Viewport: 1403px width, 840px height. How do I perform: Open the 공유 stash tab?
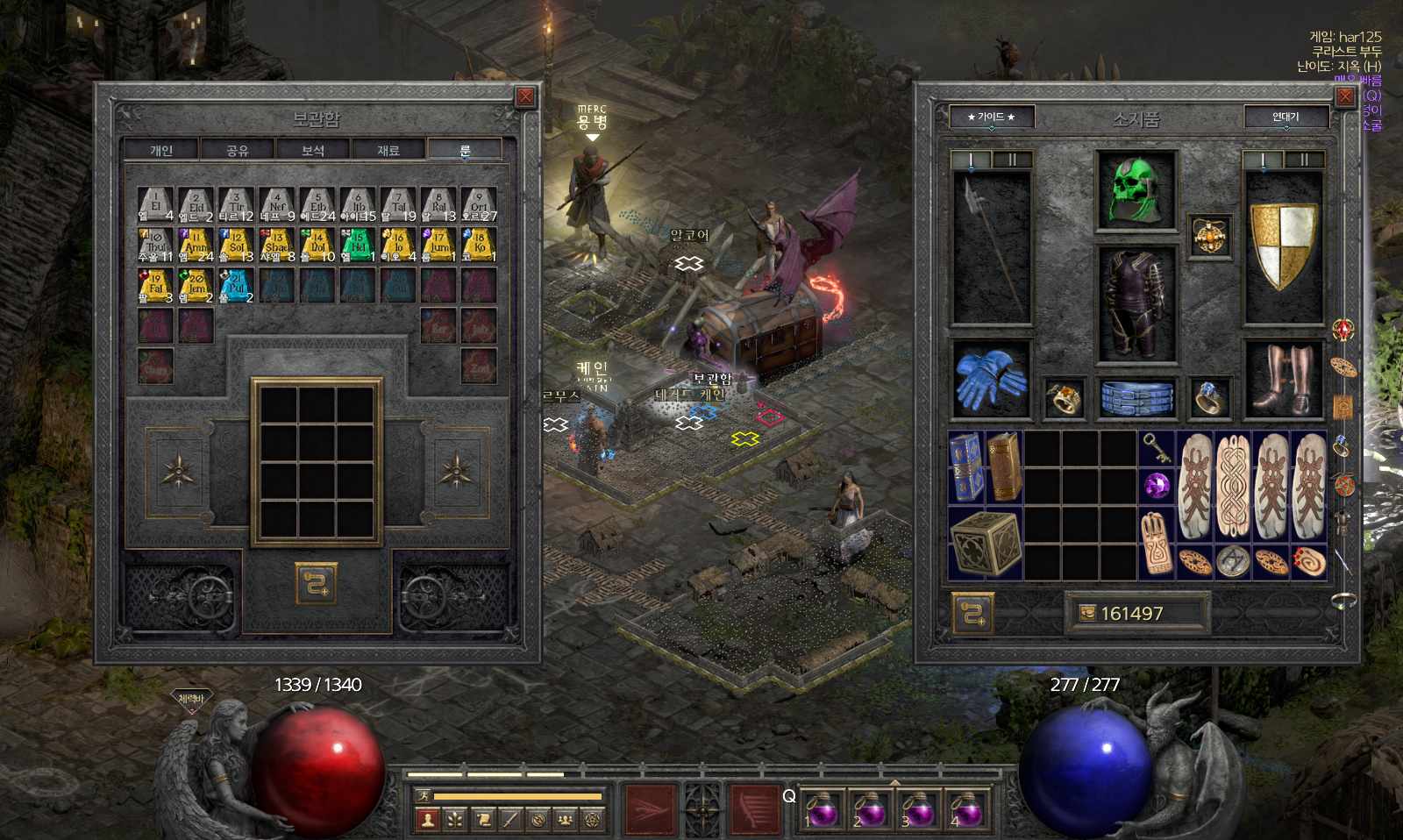click(x=238, y=151)
